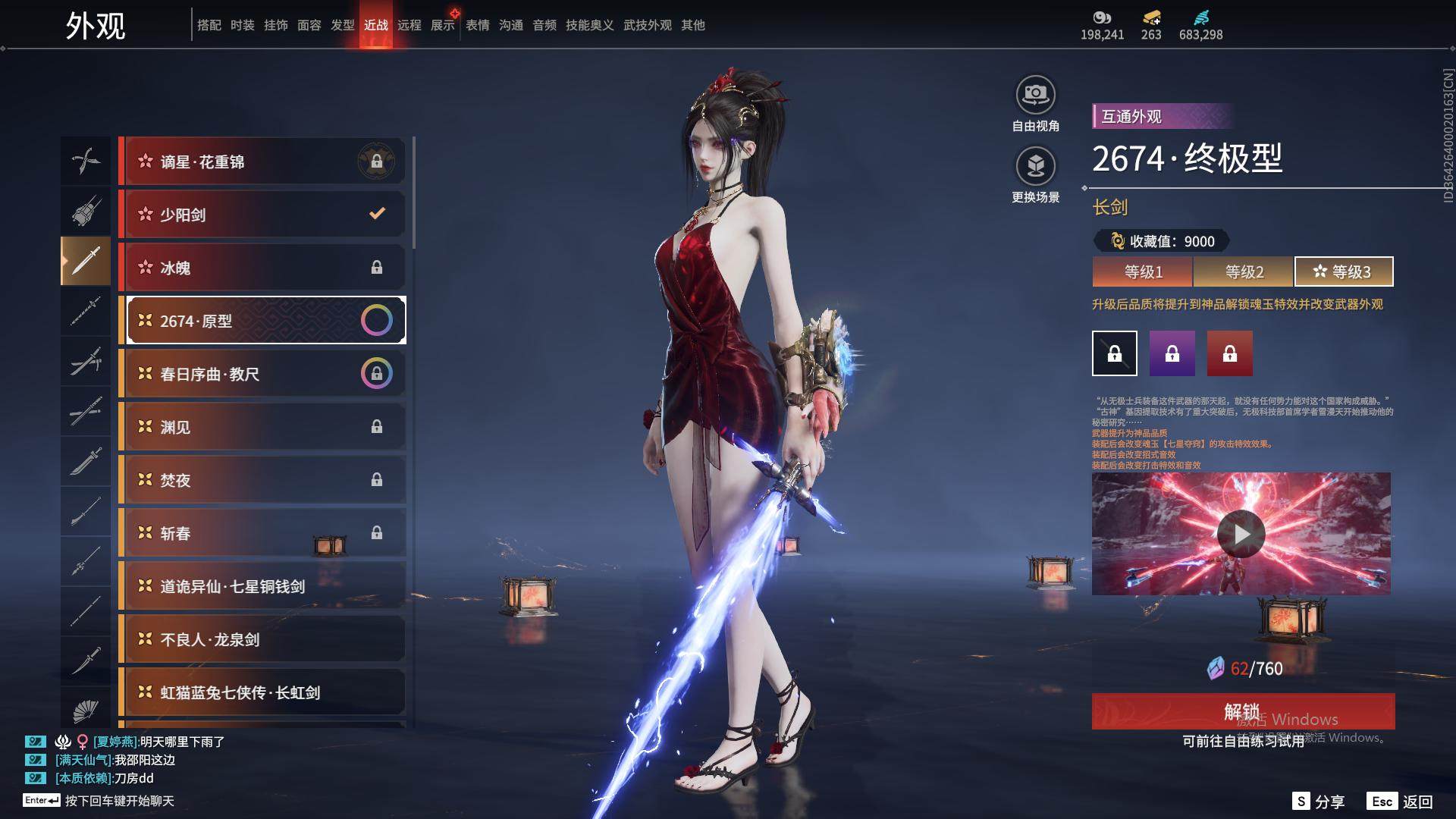Click the 返回 back button

[1401, 802]
